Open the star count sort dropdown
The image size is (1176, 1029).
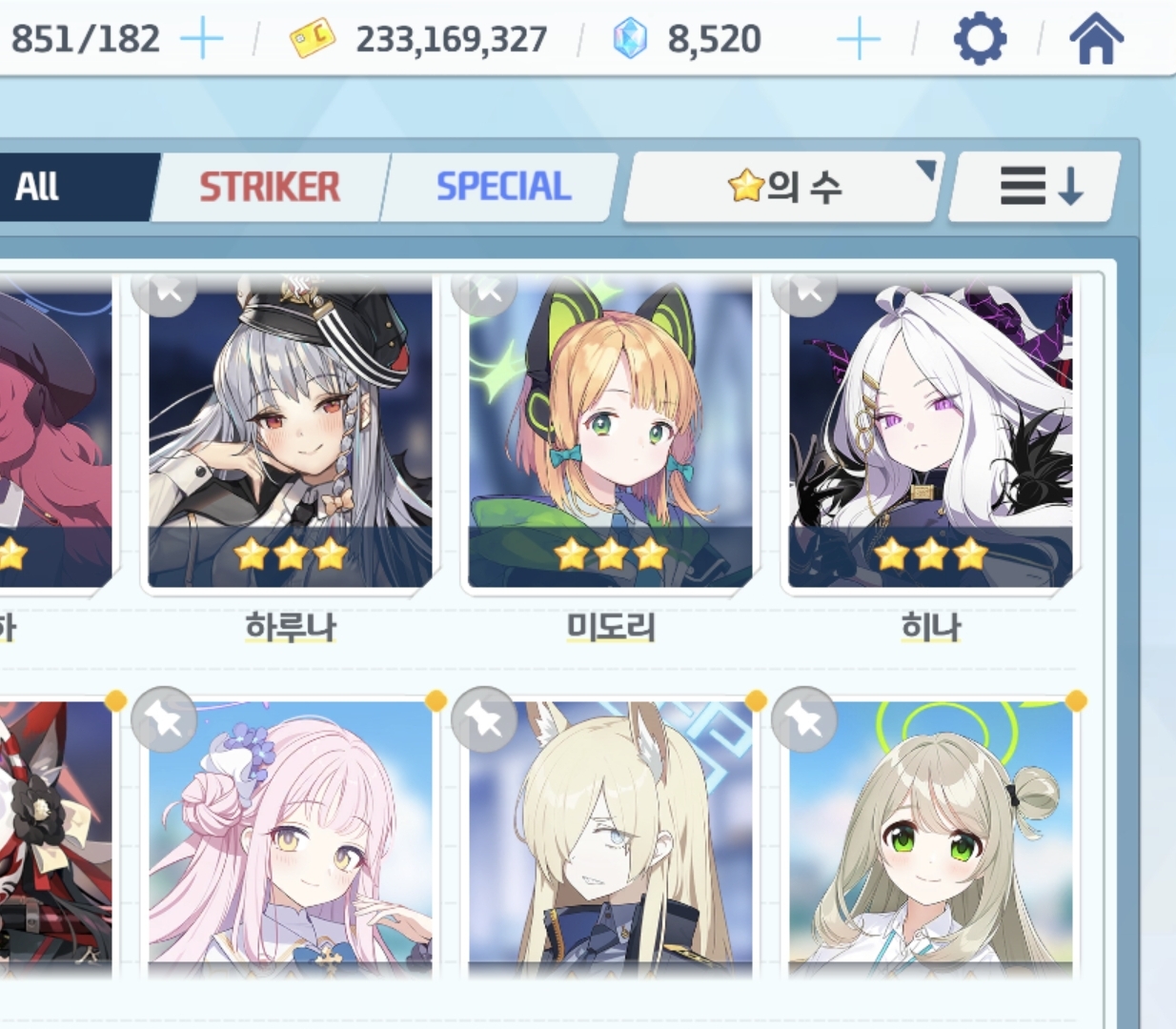[x=783, y=187]
